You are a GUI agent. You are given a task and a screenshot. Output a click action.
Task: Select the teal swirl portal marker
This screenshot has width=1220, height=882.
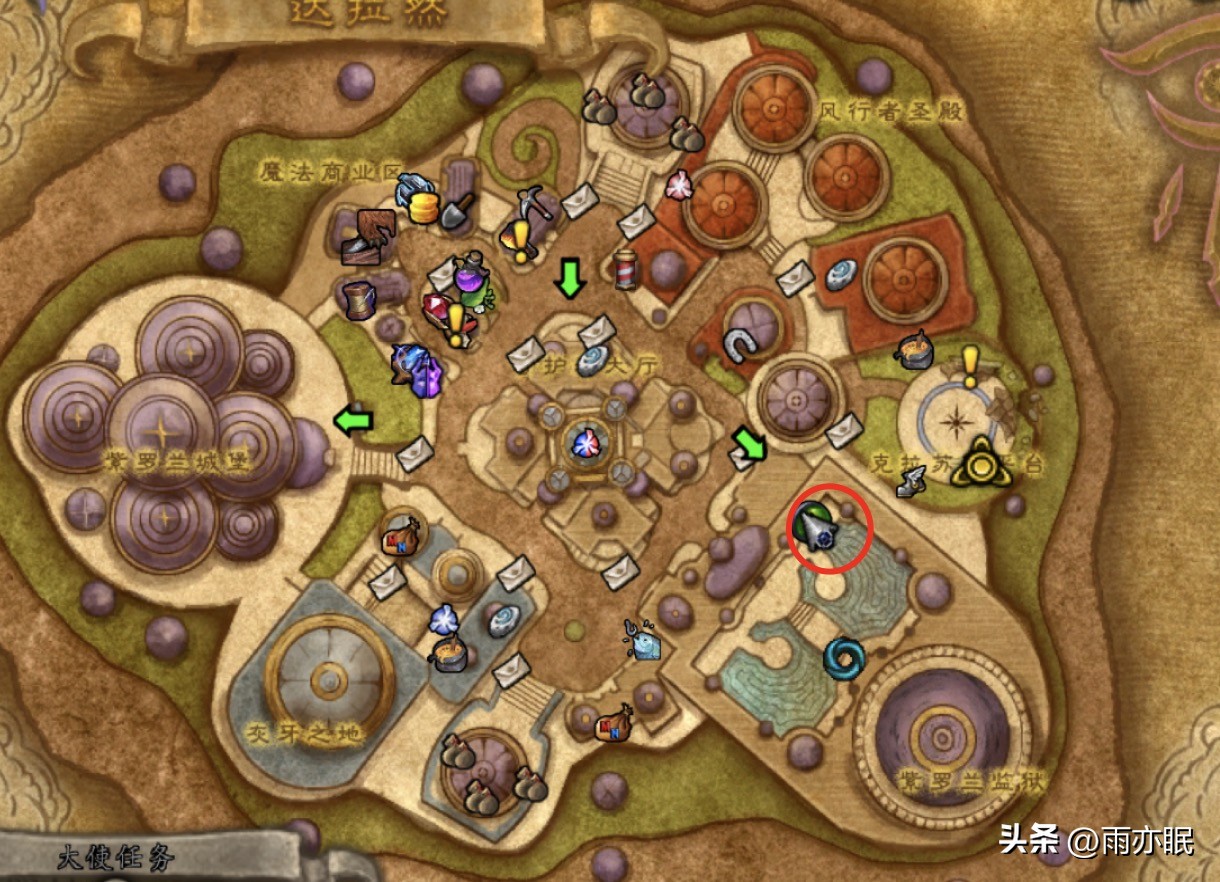844,658
